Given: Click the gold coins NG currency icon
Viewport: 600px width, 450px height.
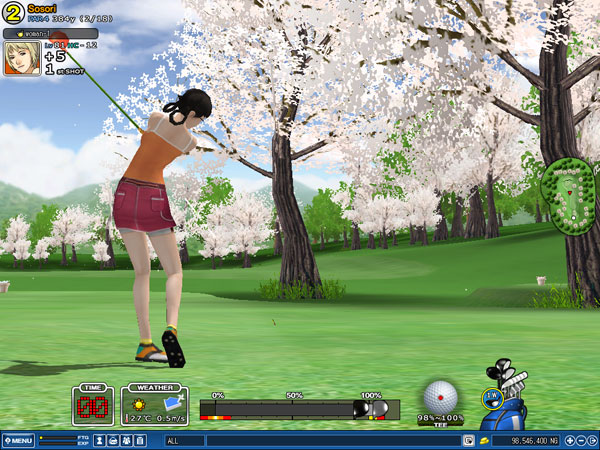Looking at the screenshot, I should [485, 440].
